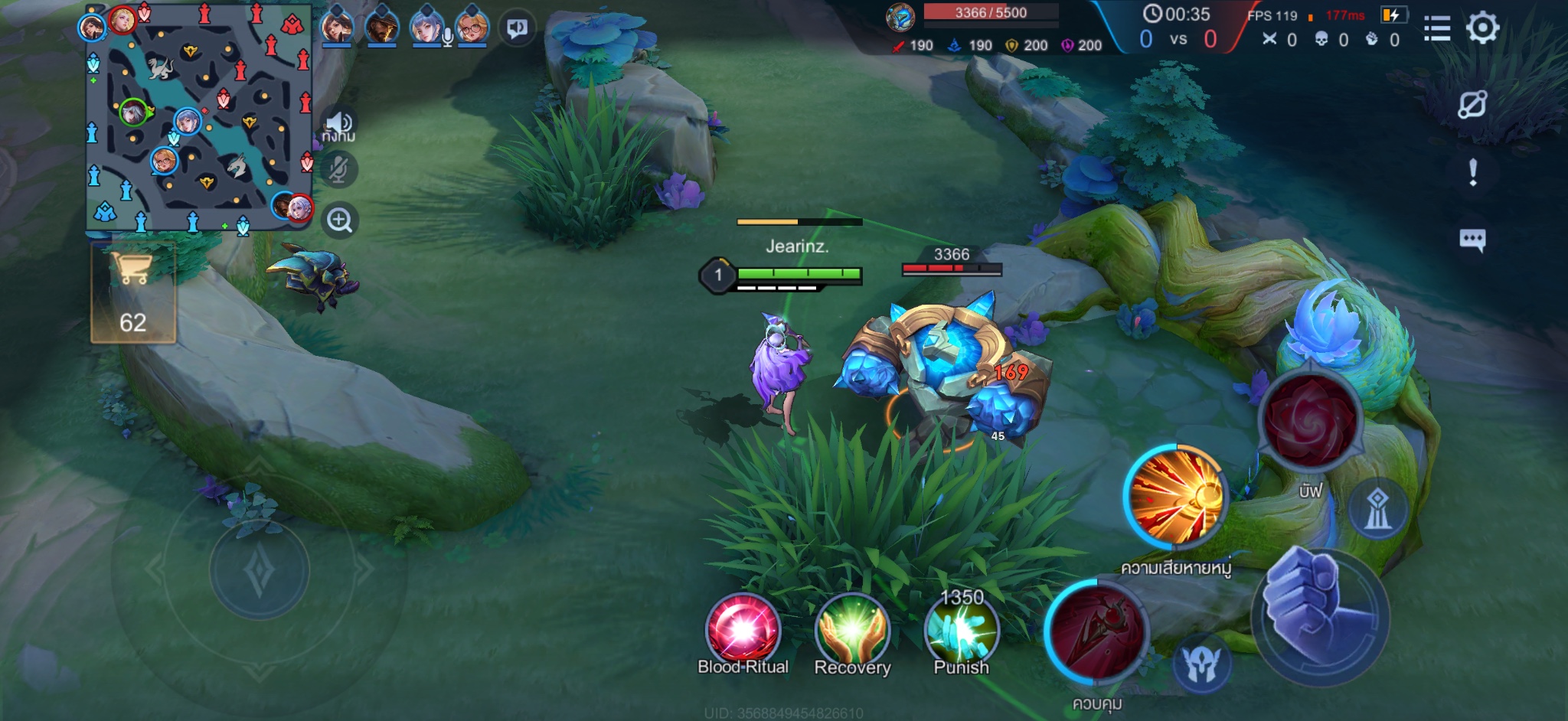1568x721 pixels.
Task: Cast the Blood Ritual spell
Action: (x=742, y=630)
